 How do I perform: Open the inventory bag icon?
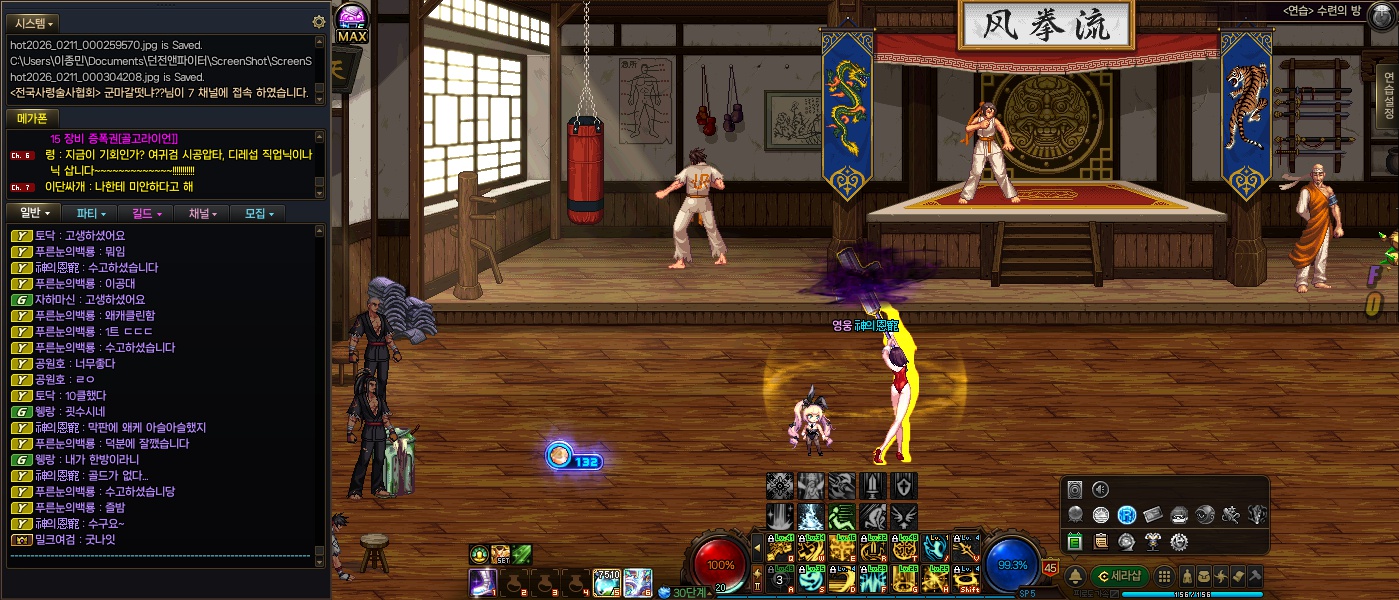point(1204,576)
